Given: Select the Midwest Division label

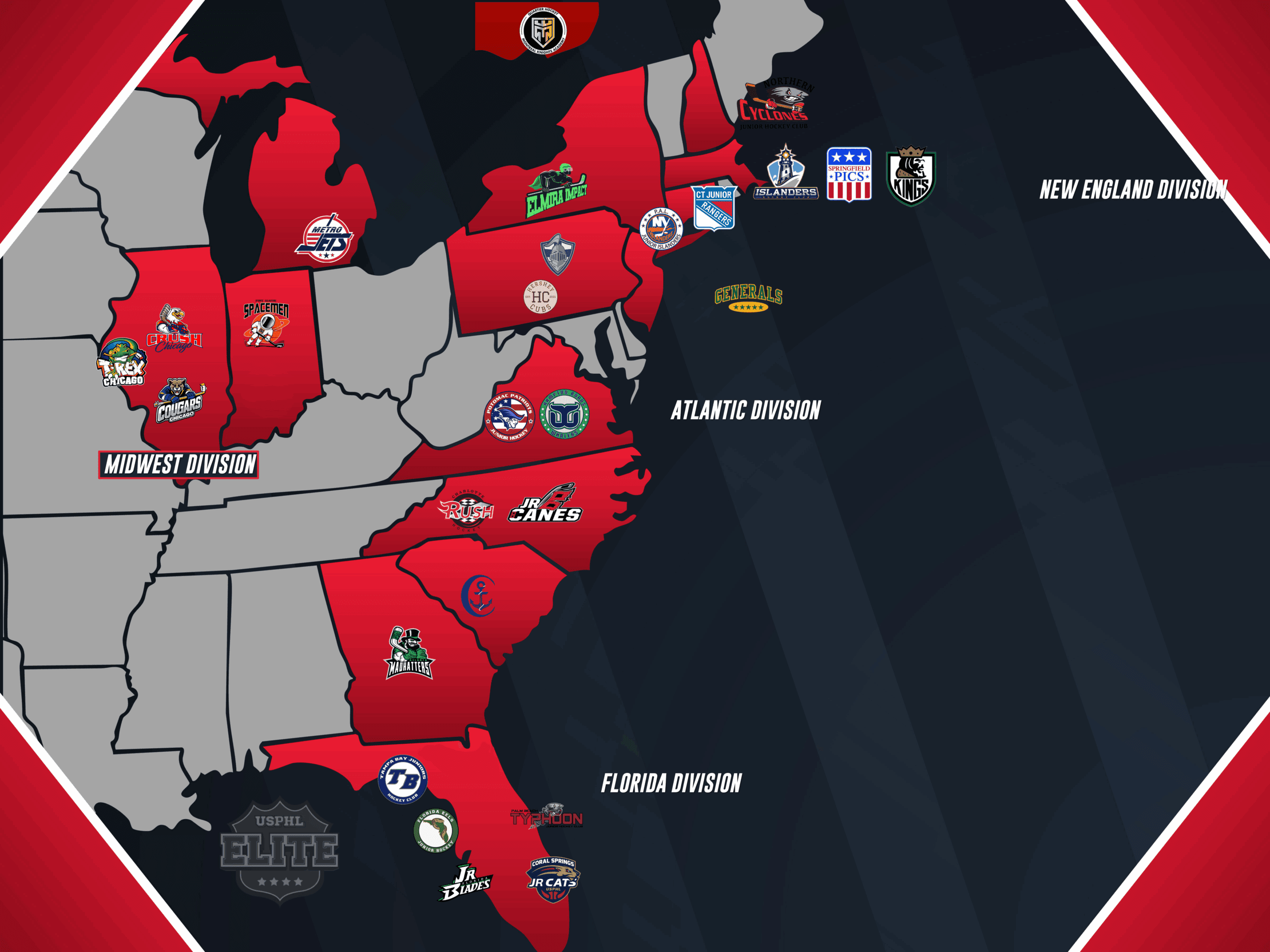Looking at the screenshot, I should tap(179, 464).
